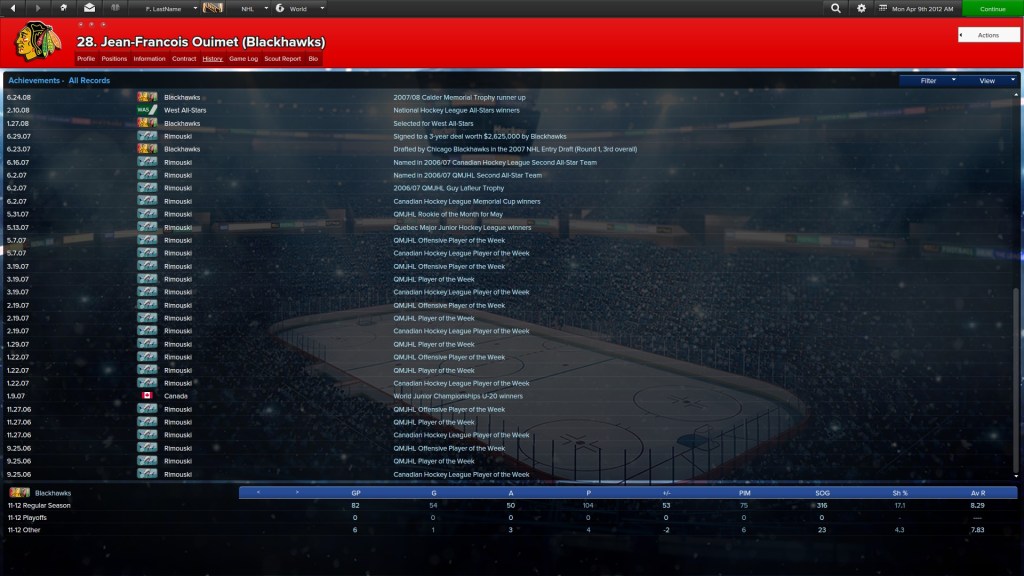Open the Information tab

pyautogui.click(x=149, y=59)
